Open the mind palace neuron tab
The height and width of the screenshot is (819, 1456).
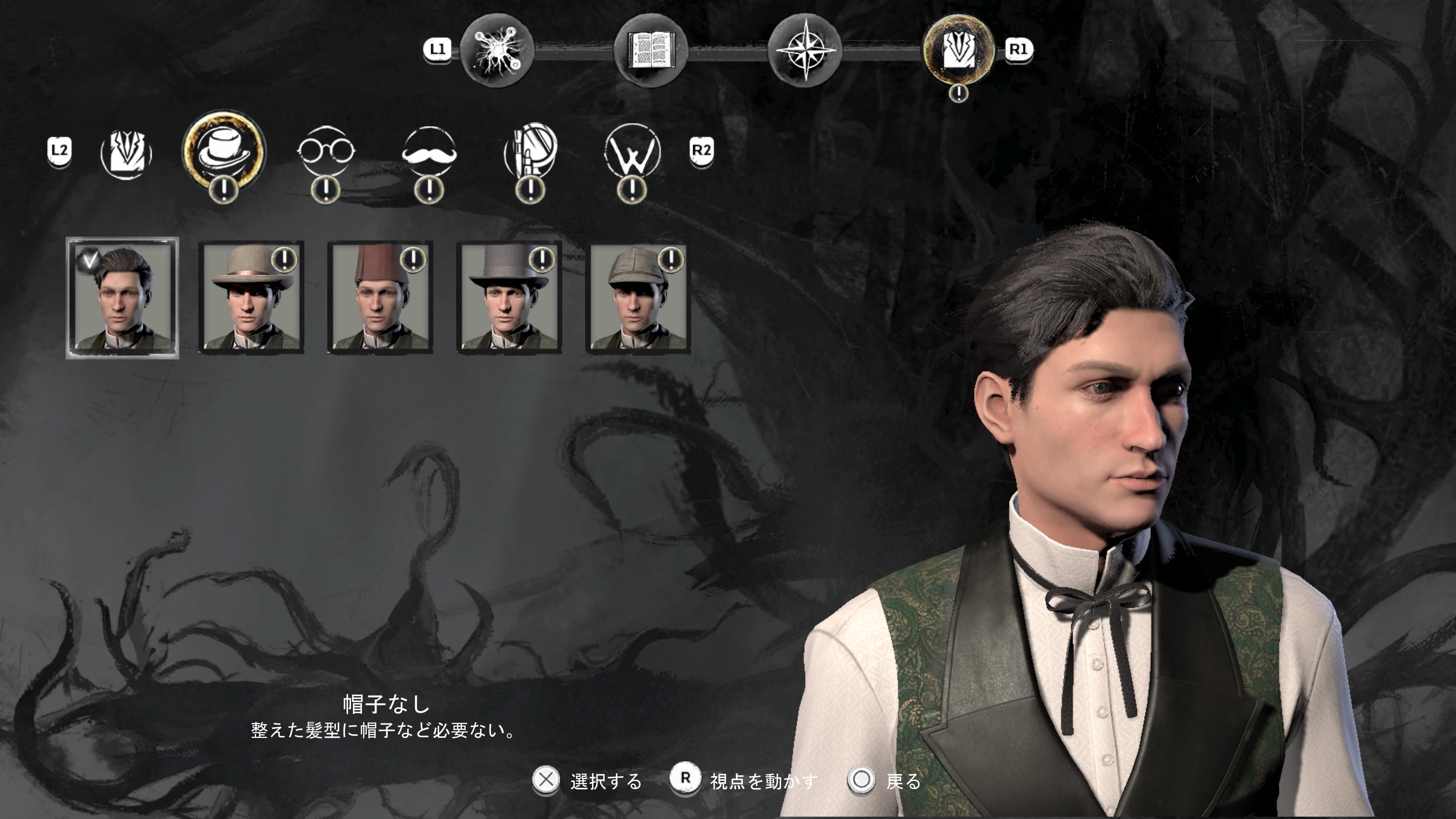497,50
